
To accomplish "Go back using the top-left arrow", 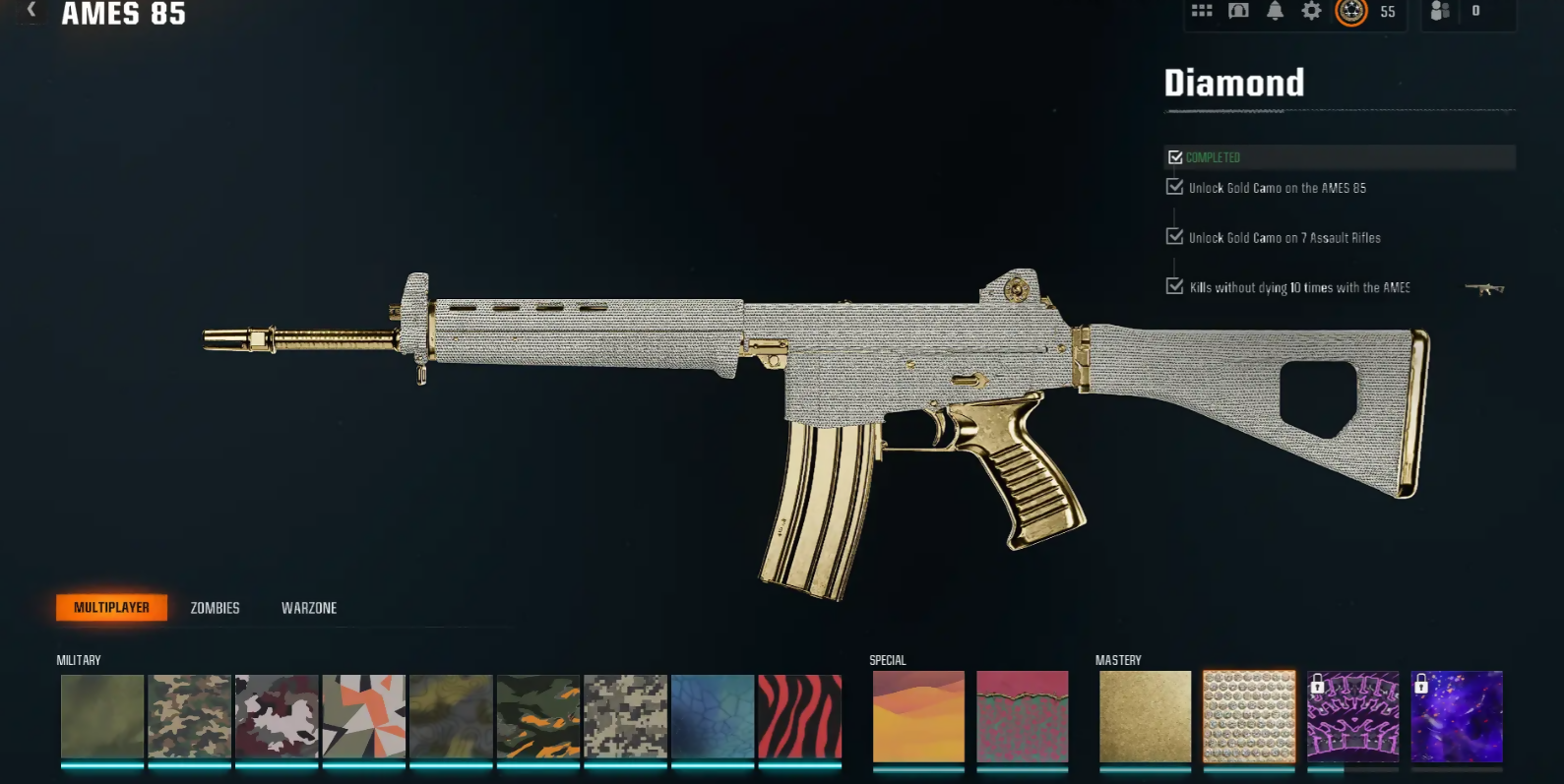I will [31, 10].
